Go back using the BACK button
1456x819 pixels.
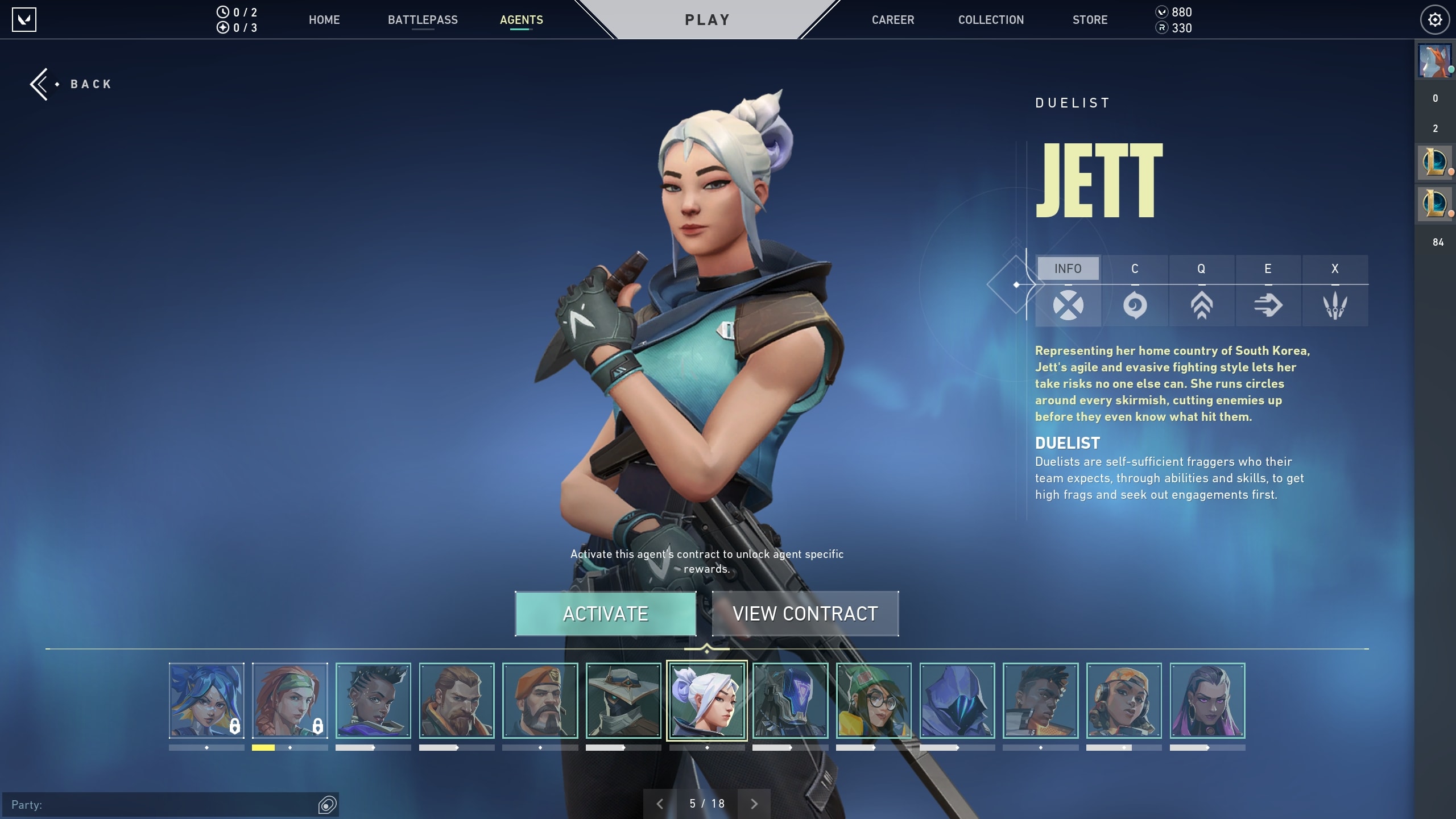[x=72, y=84]
